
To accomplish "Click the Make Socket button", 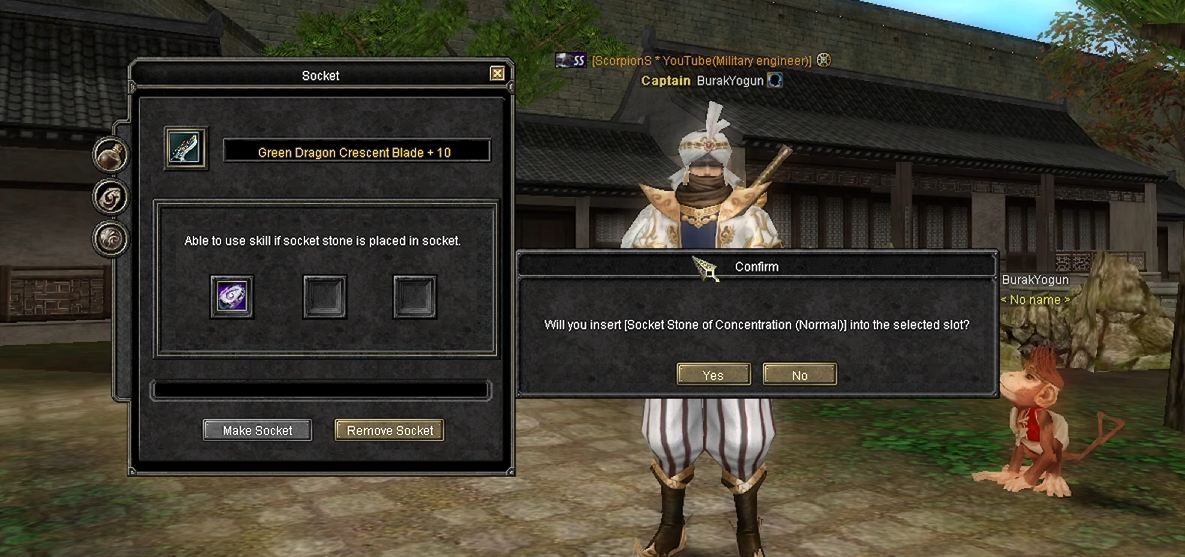I will pos(257,430).
